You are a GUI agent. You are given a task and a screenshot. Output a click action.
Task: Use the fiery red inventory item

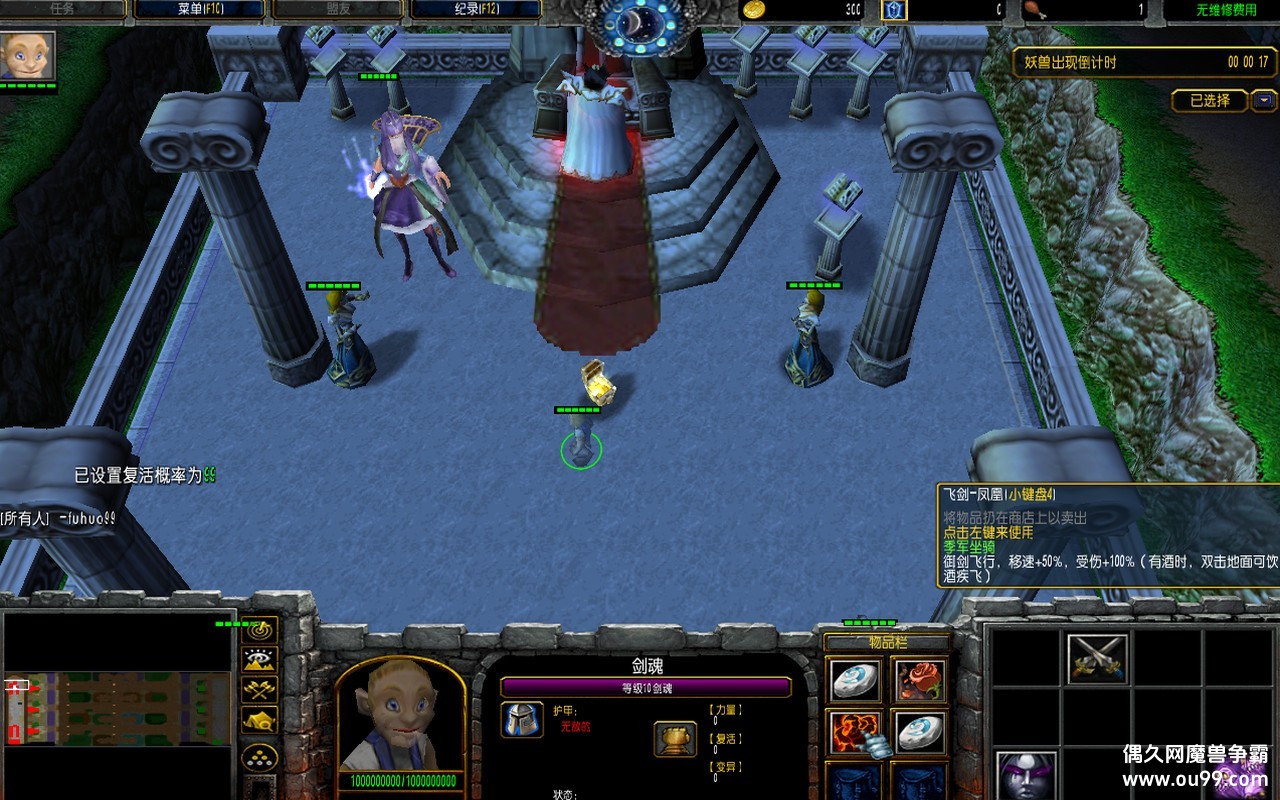pos(855,733)
